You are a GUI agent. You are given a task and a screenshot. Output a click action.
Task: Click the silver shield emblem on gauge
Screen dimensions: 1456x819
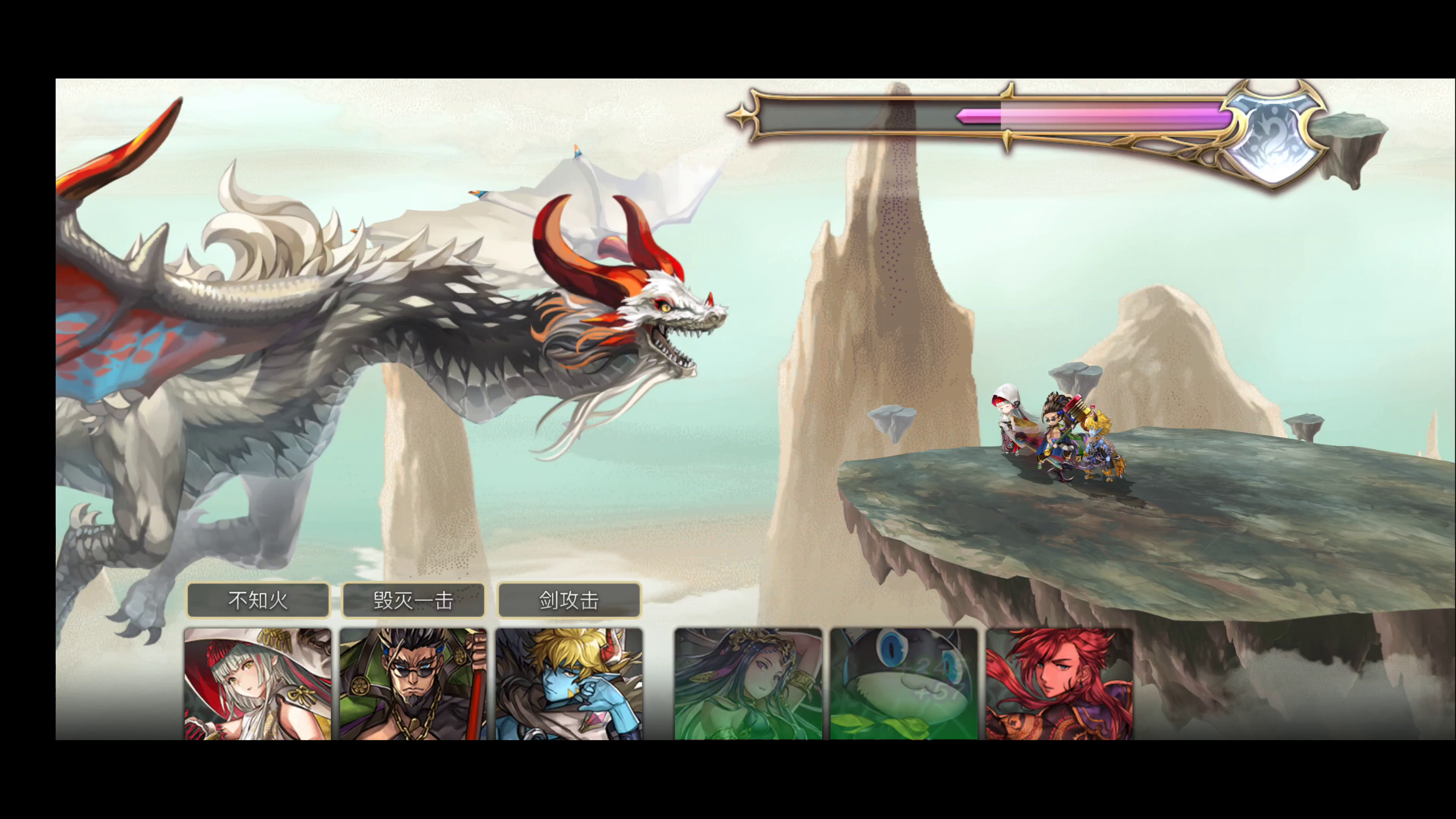click(x=1274, y=136)
